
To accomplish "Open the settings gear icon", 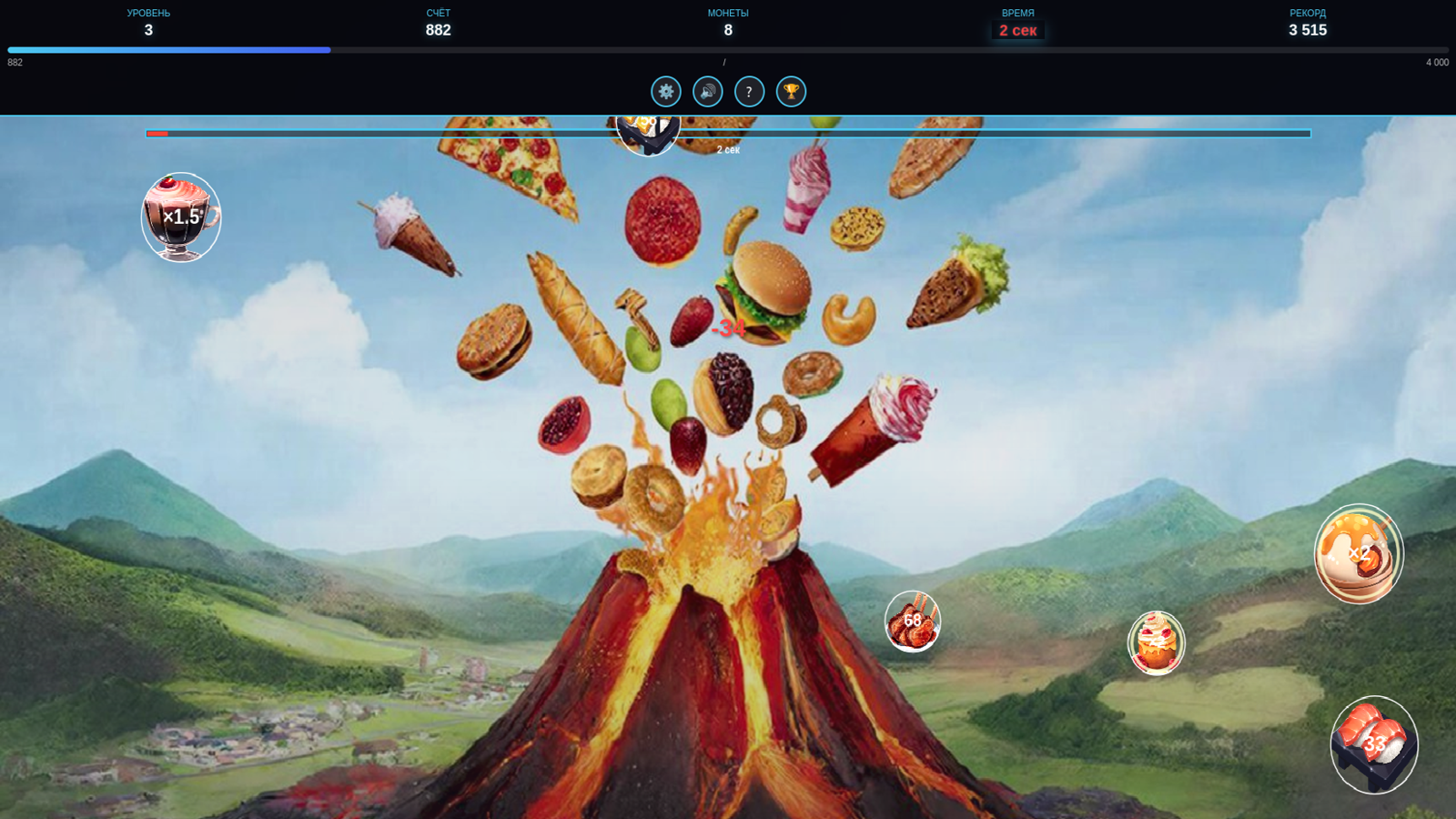I will [x=666, y=91].
